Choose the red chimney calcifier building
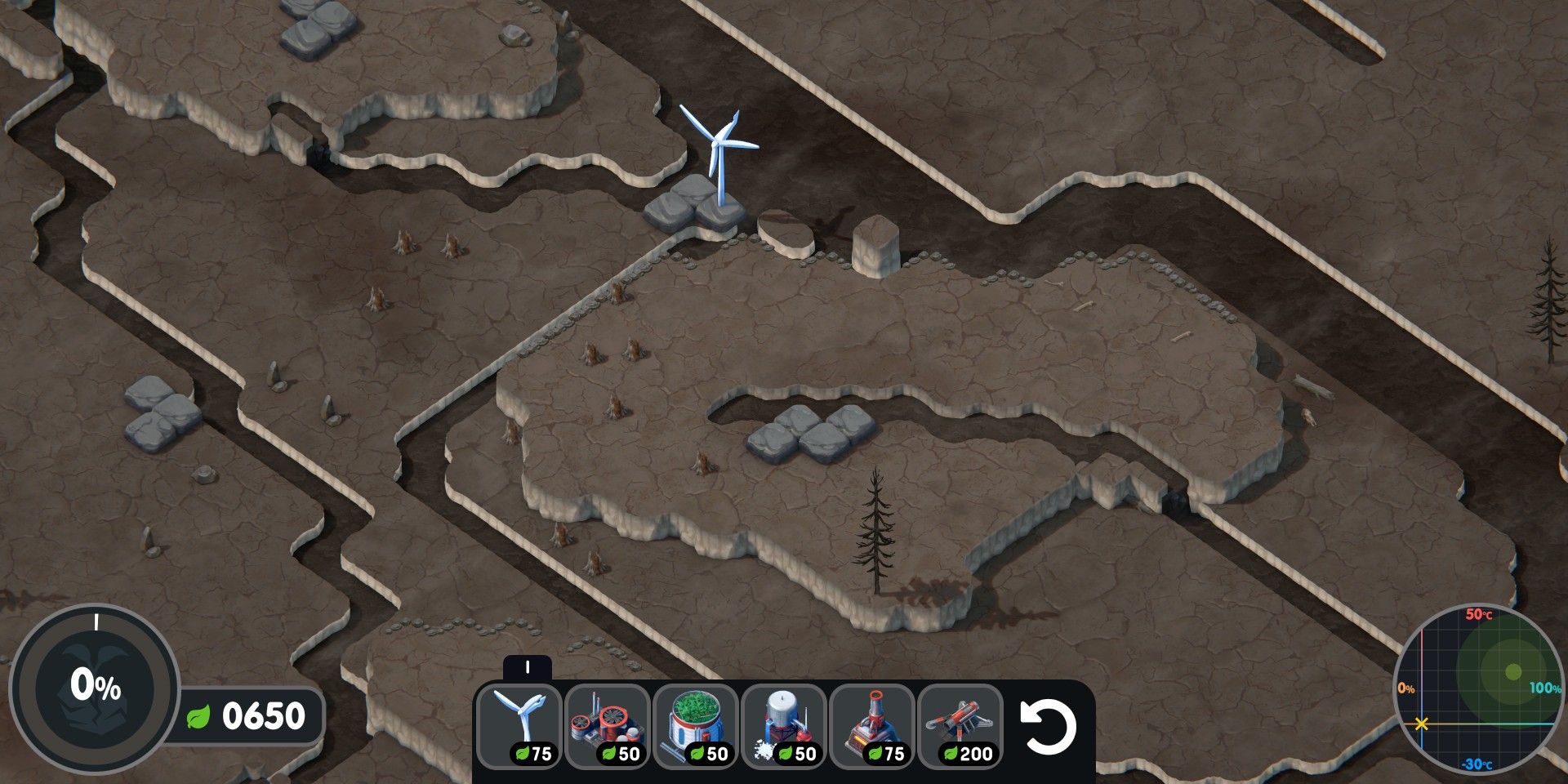Screen dimensions: 1568x784 [x=872, y=725]
